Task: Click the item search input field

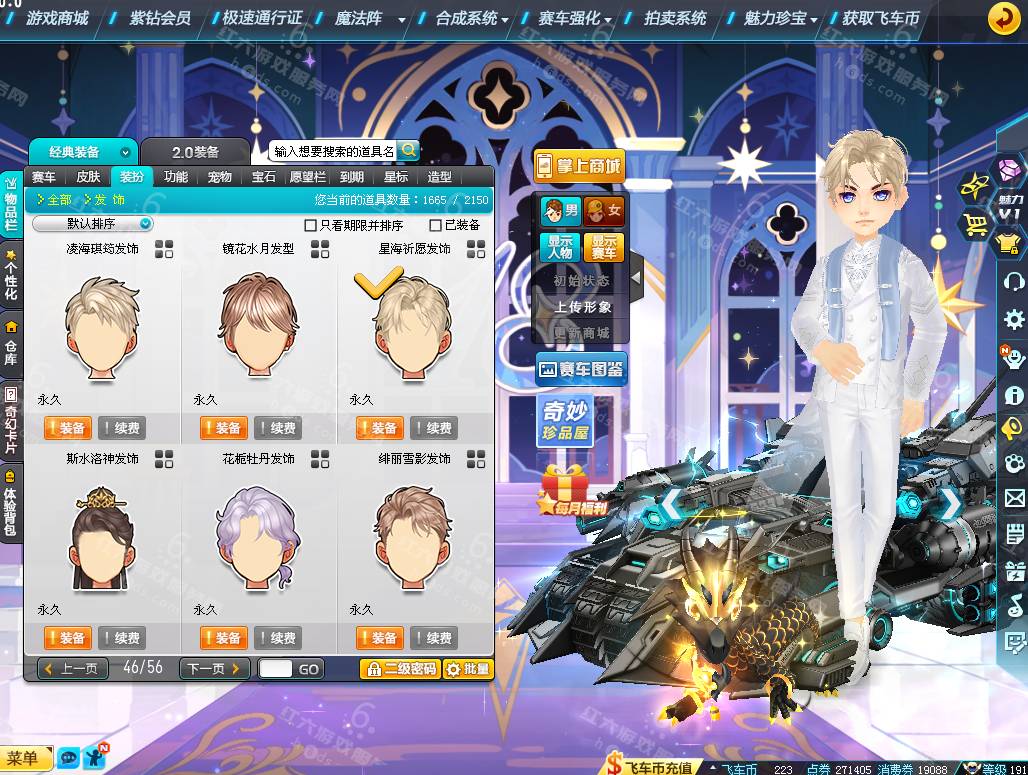Action: click(334, 151)
